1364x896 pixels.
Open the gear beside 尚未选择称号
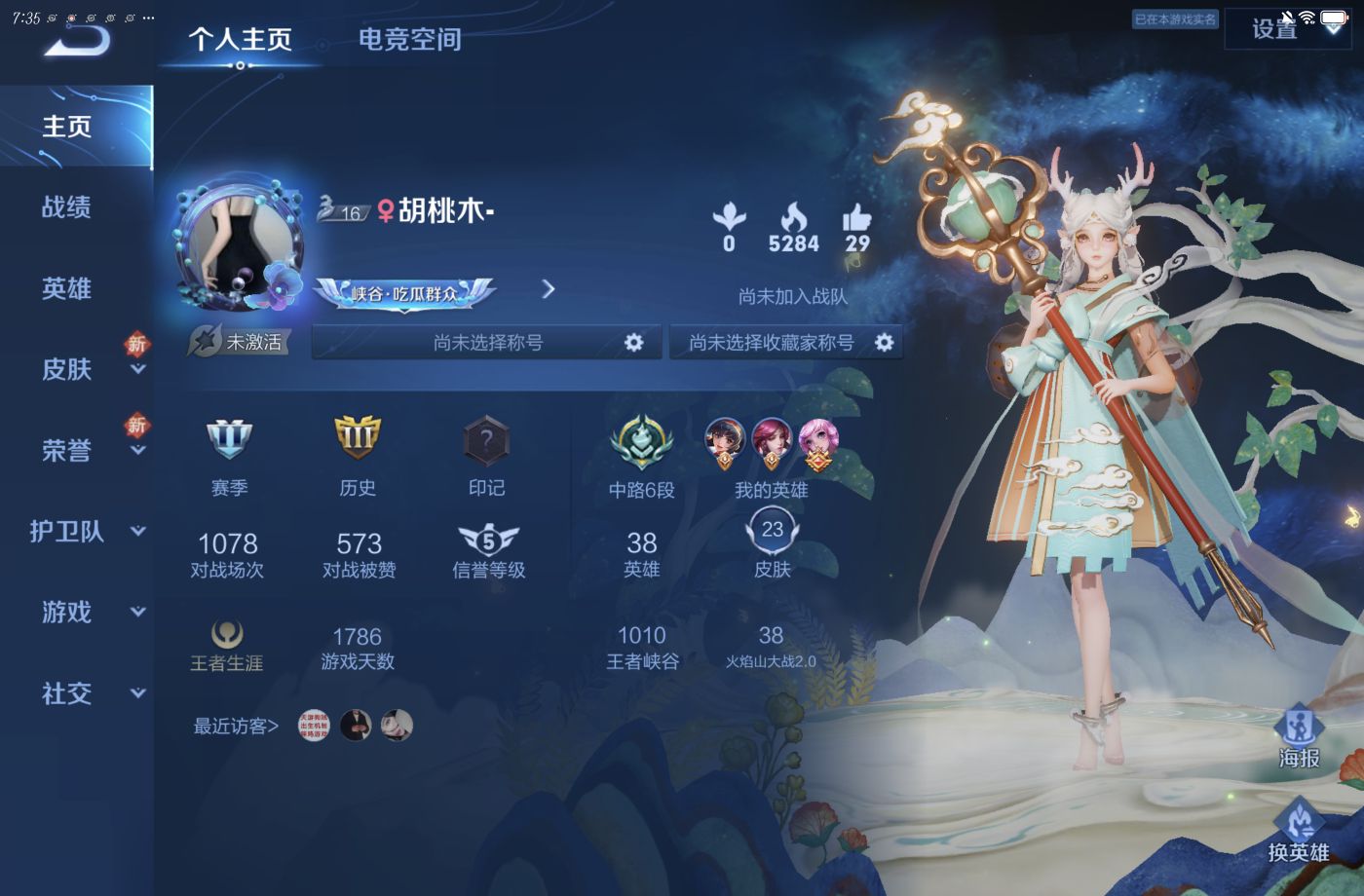click(x=635, y=342)
